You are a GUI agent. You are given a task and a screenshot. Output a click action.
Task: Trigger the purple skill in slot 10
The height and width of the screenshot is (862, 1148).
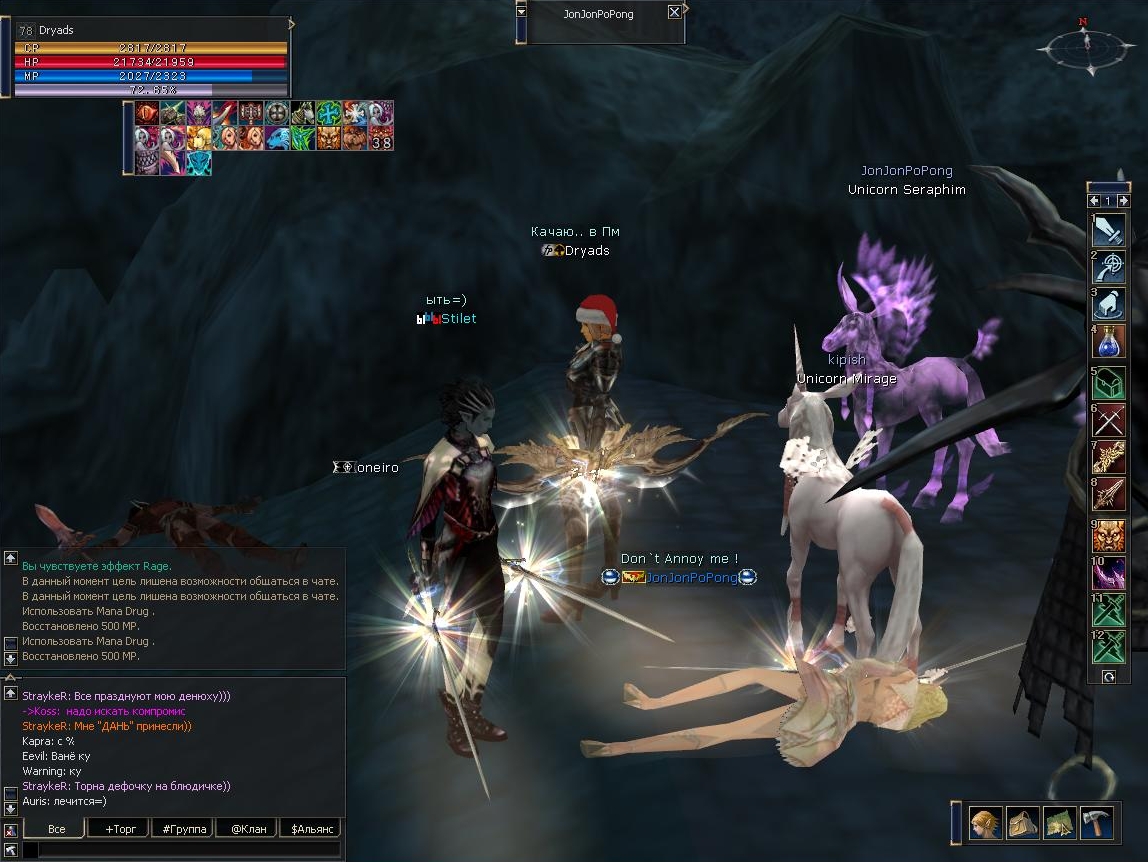pos(1109,573)
